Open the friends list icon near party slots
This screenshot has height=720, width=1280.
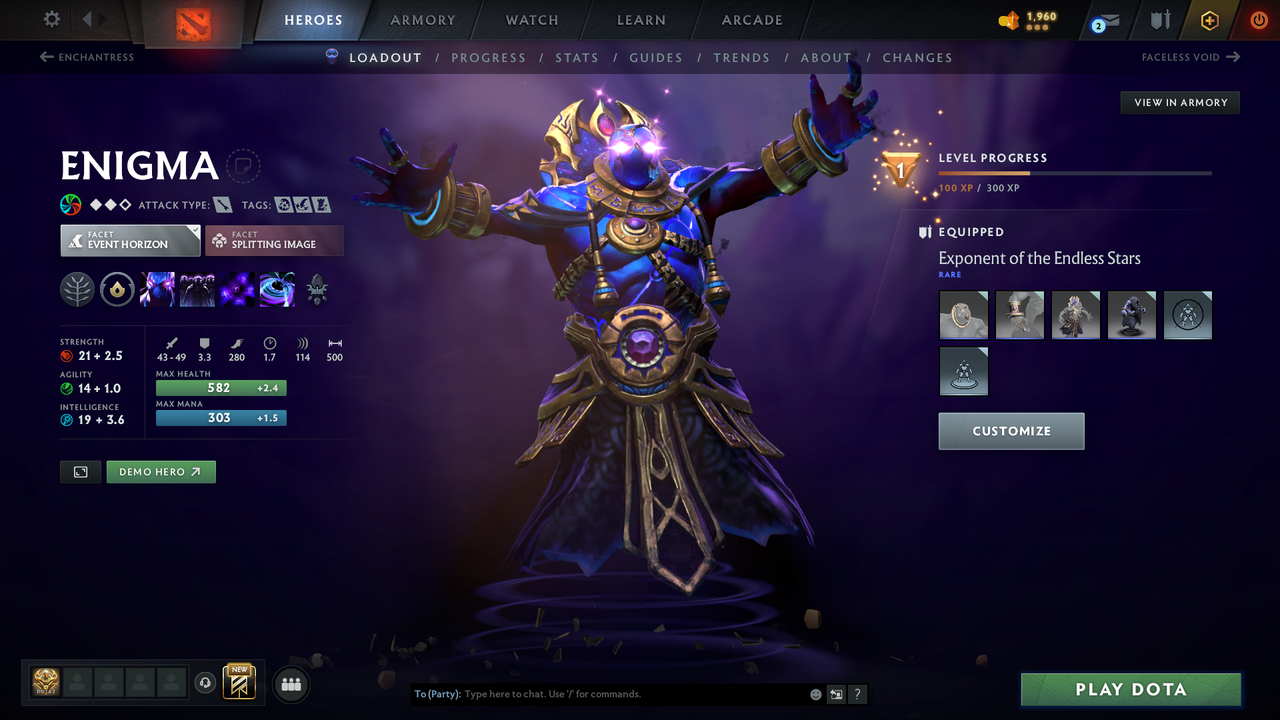[x=290, y=683]
